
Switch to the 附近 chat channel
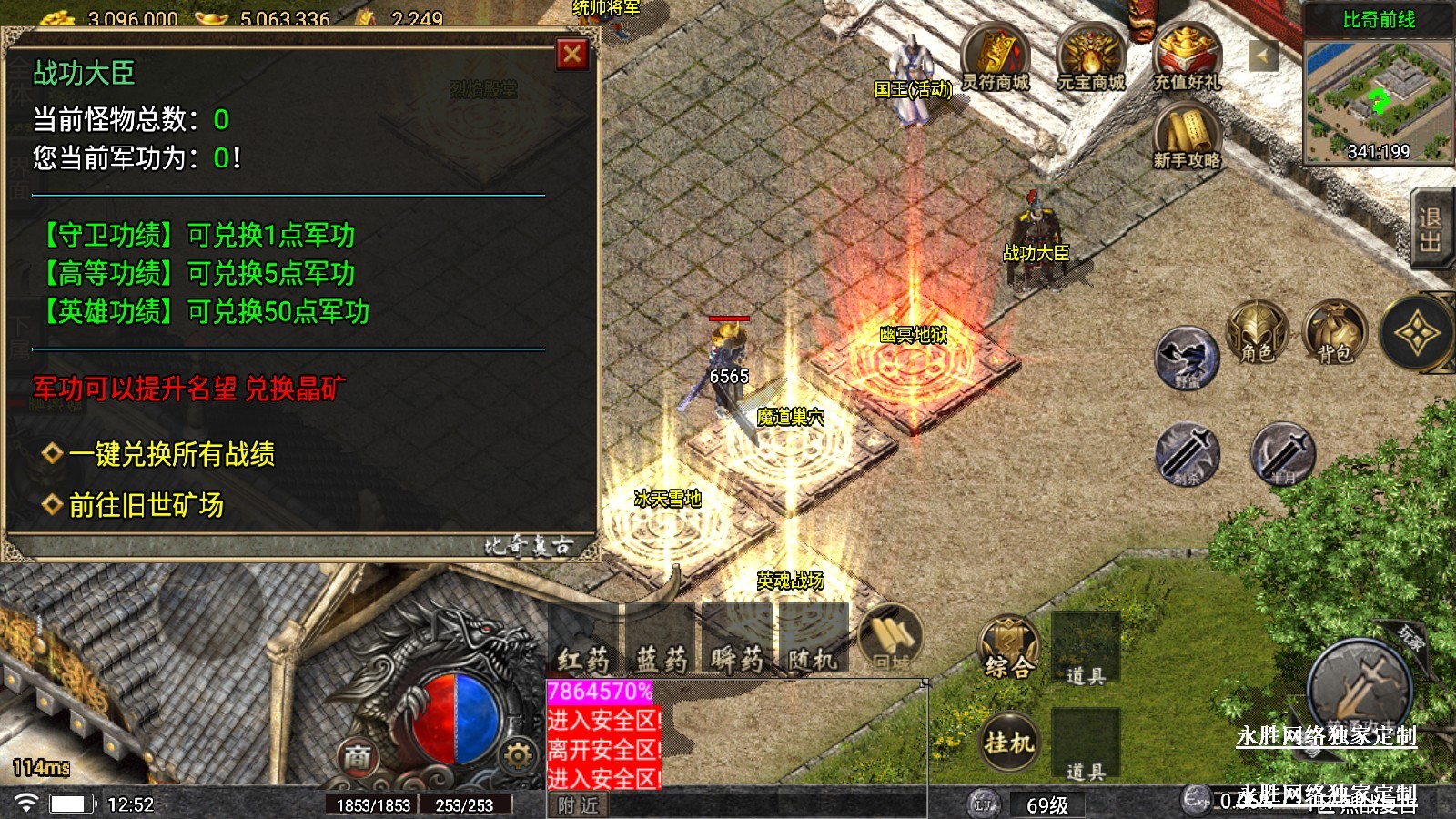579,805
